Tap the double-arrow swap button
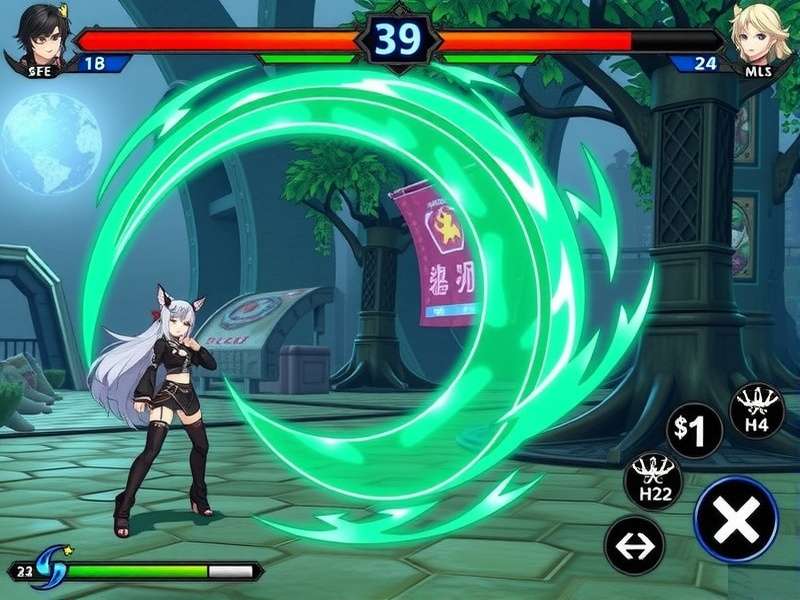This screenshot has width=800, height=600. 635,546
